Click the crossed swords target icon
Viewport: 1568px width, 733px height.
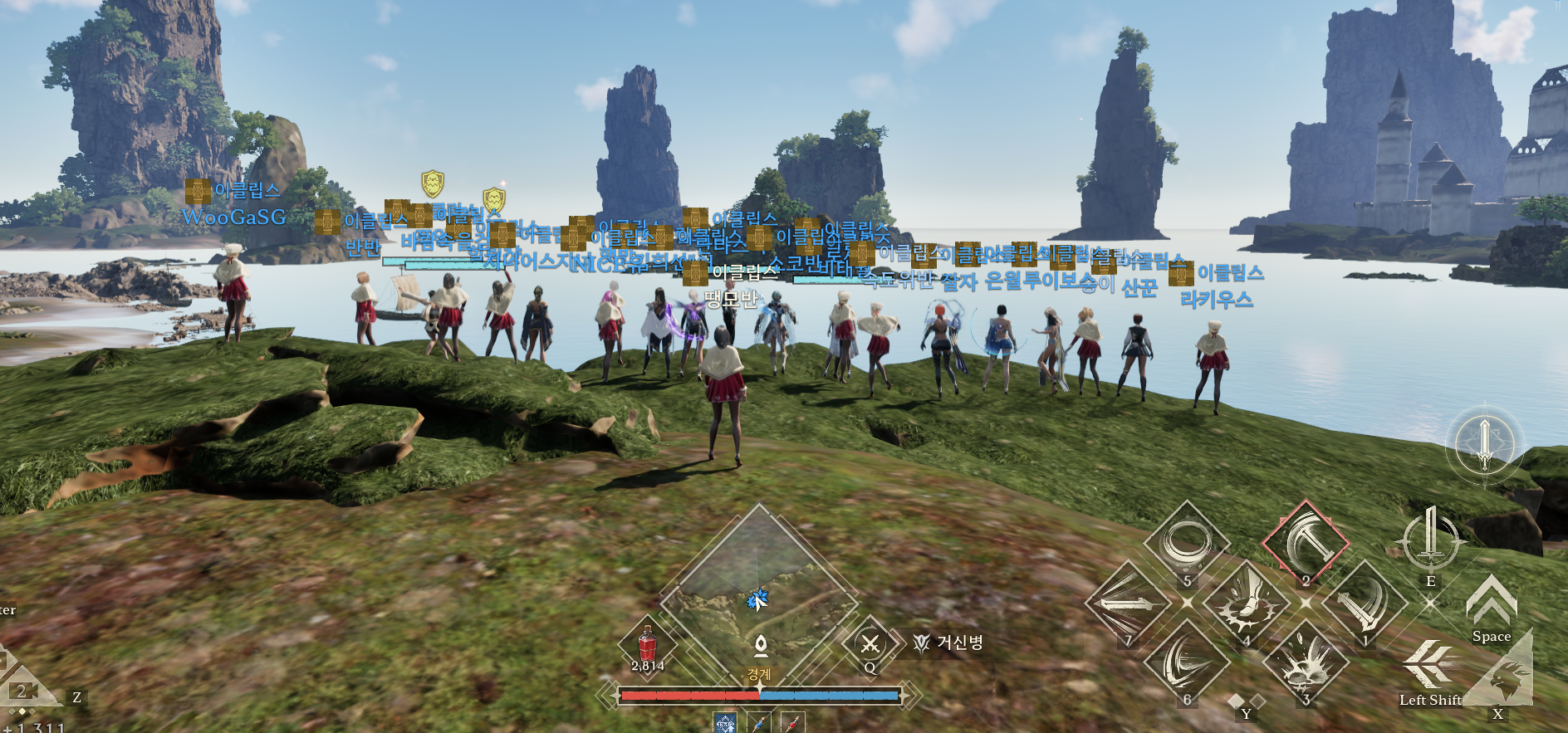point(870,643)
